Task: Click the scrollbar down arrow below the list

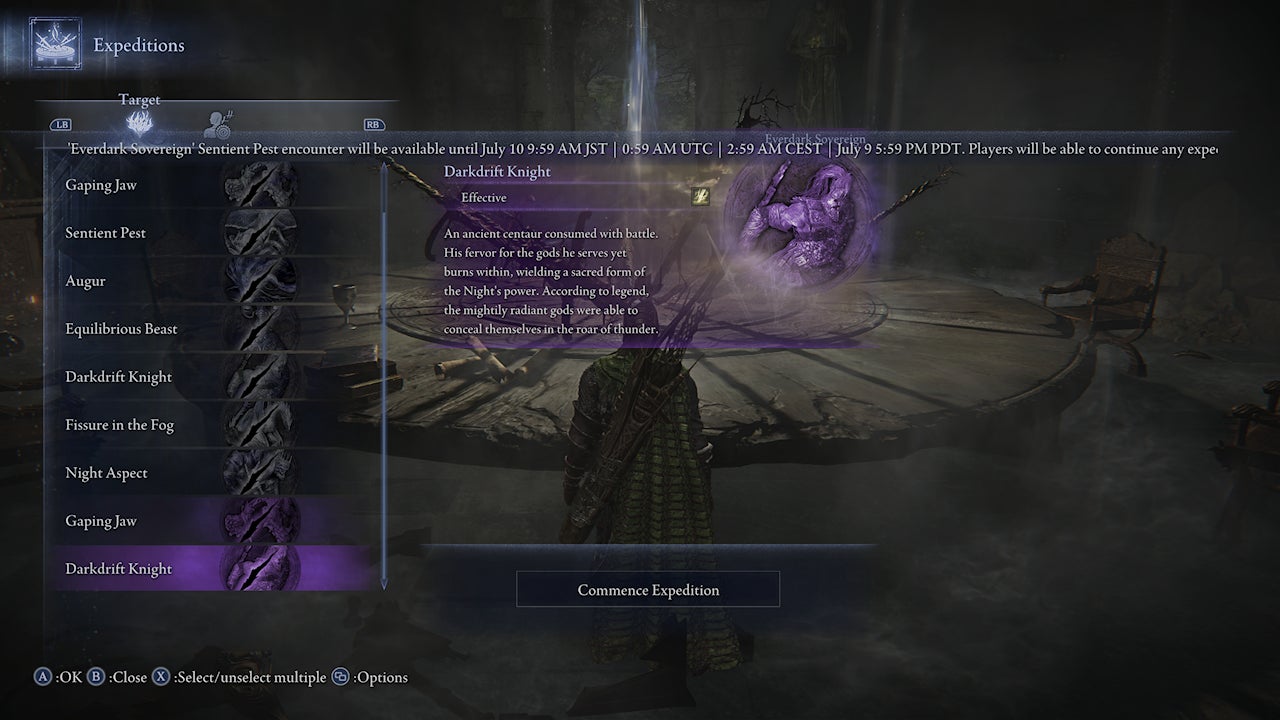Action: click(x=383, y=584)
